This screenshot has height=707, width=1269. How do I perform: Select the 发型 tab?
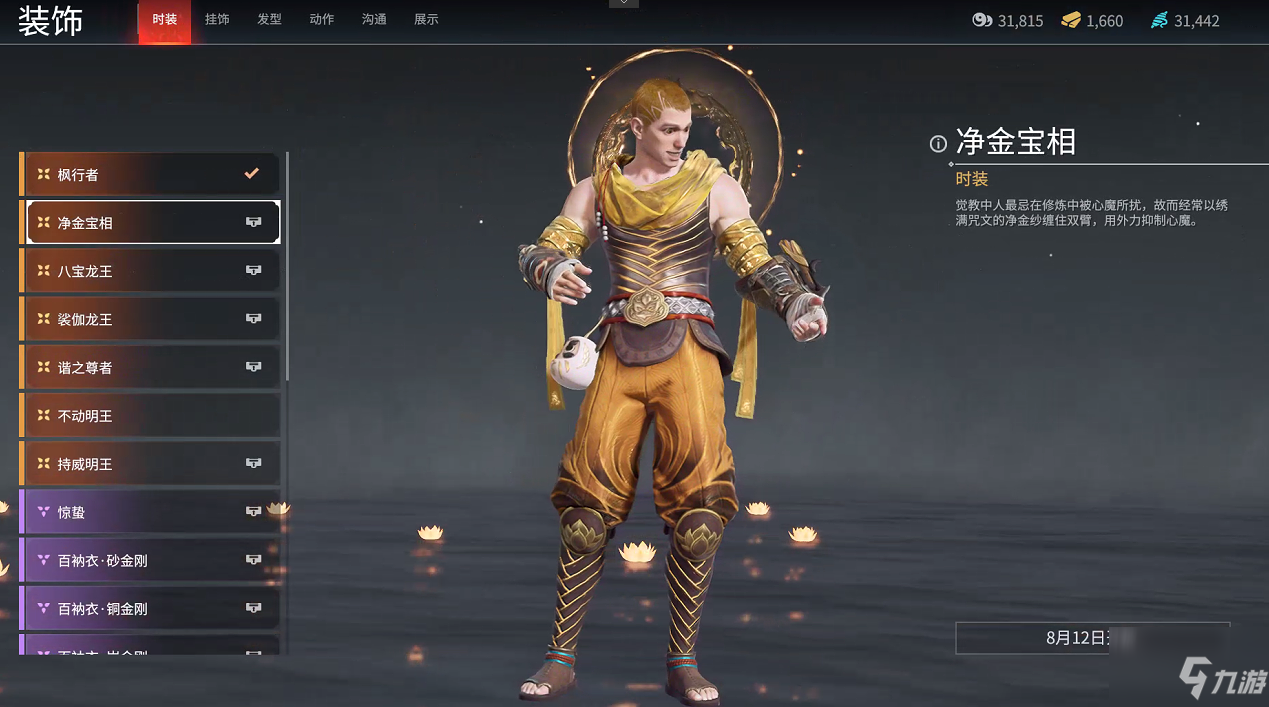(x=269, y=20)
